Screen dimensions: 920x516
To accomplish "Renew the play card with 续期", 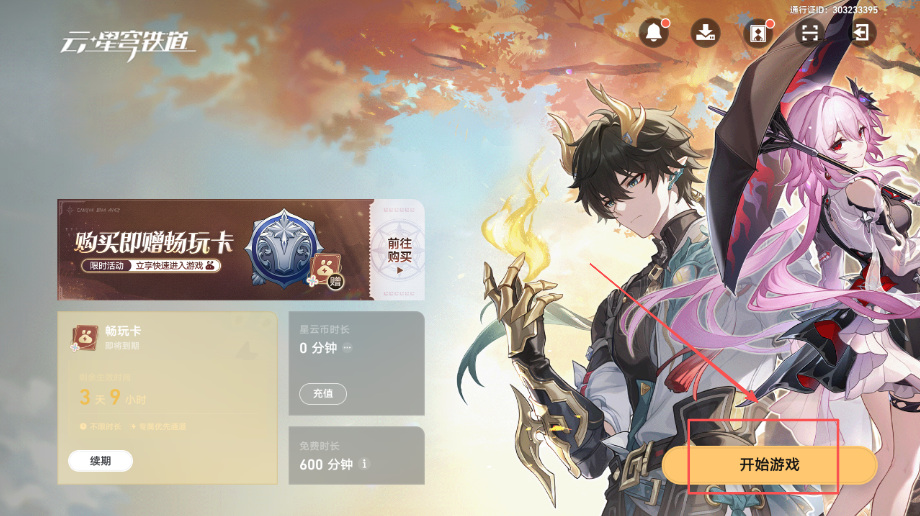I will (100, 461).
